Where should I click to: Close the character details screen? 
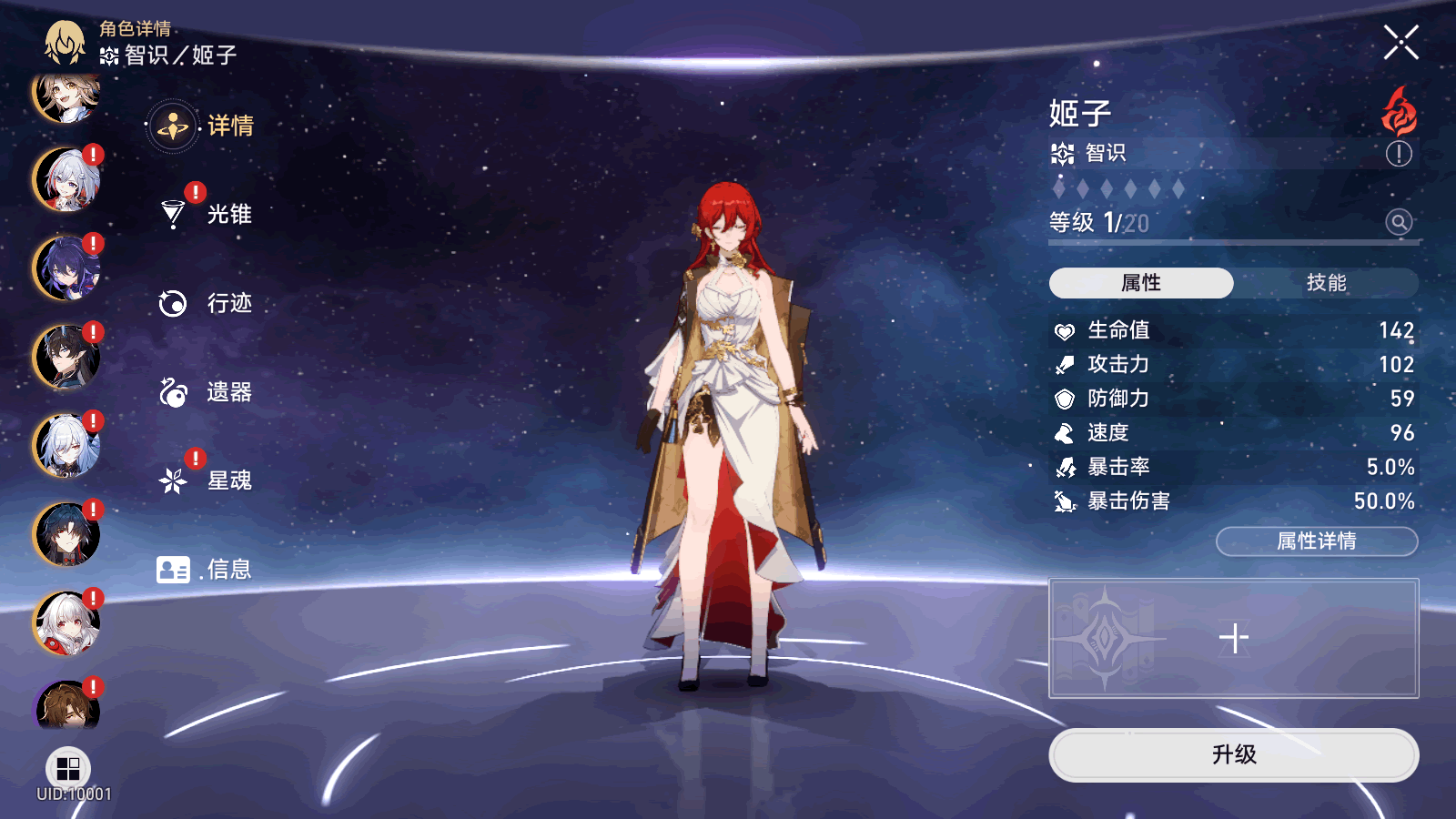[x=1400, y=43]
